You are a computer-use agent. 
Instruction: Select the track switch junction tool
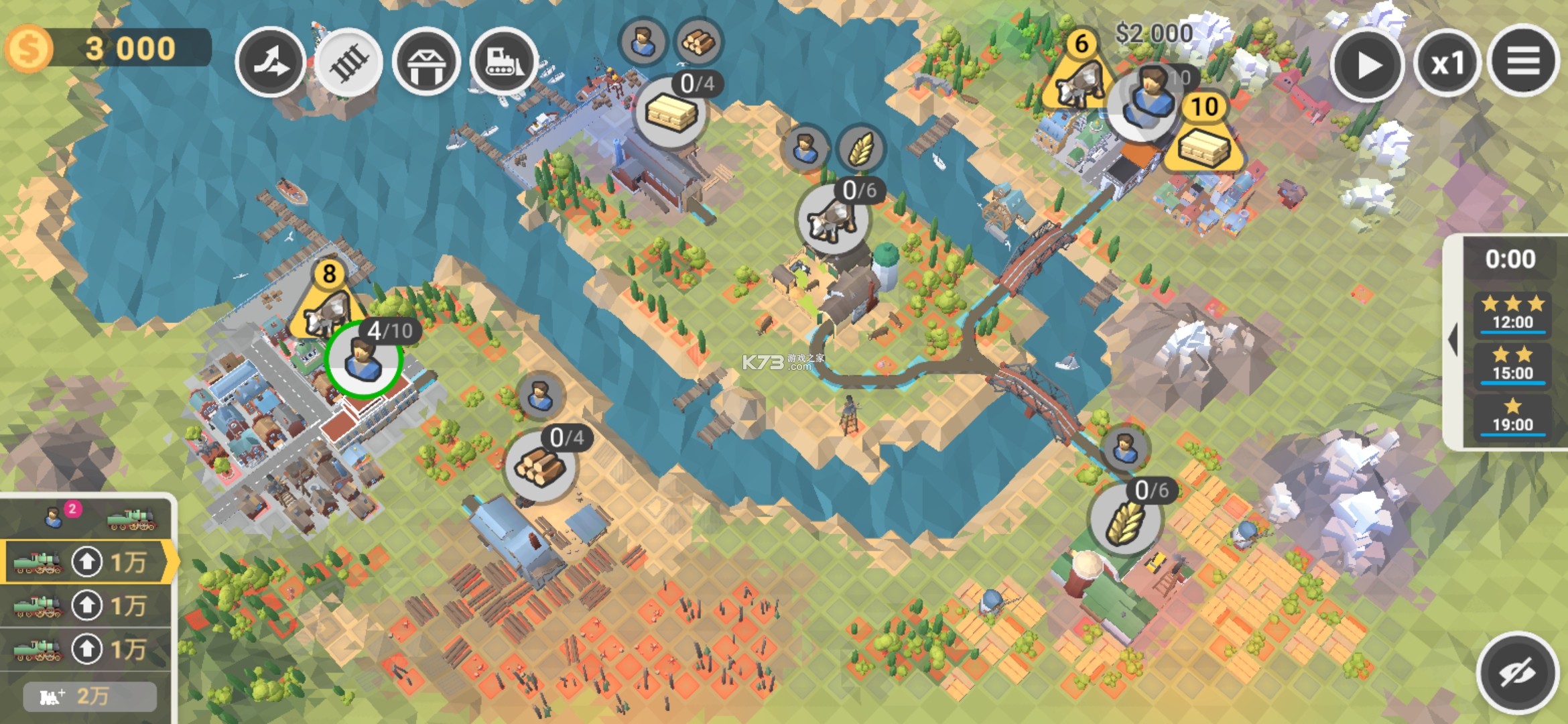click(270, 63)
